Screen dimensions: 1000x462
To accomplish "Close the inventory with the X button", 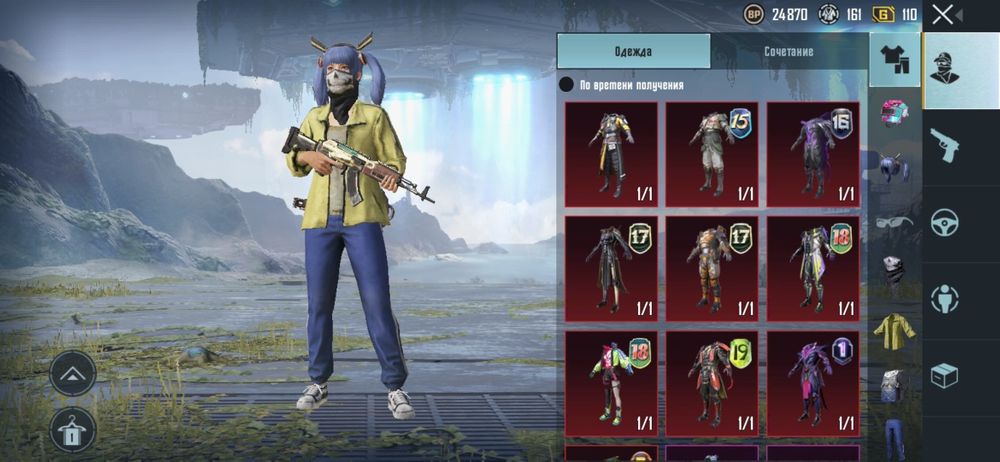I will [942, 14].
